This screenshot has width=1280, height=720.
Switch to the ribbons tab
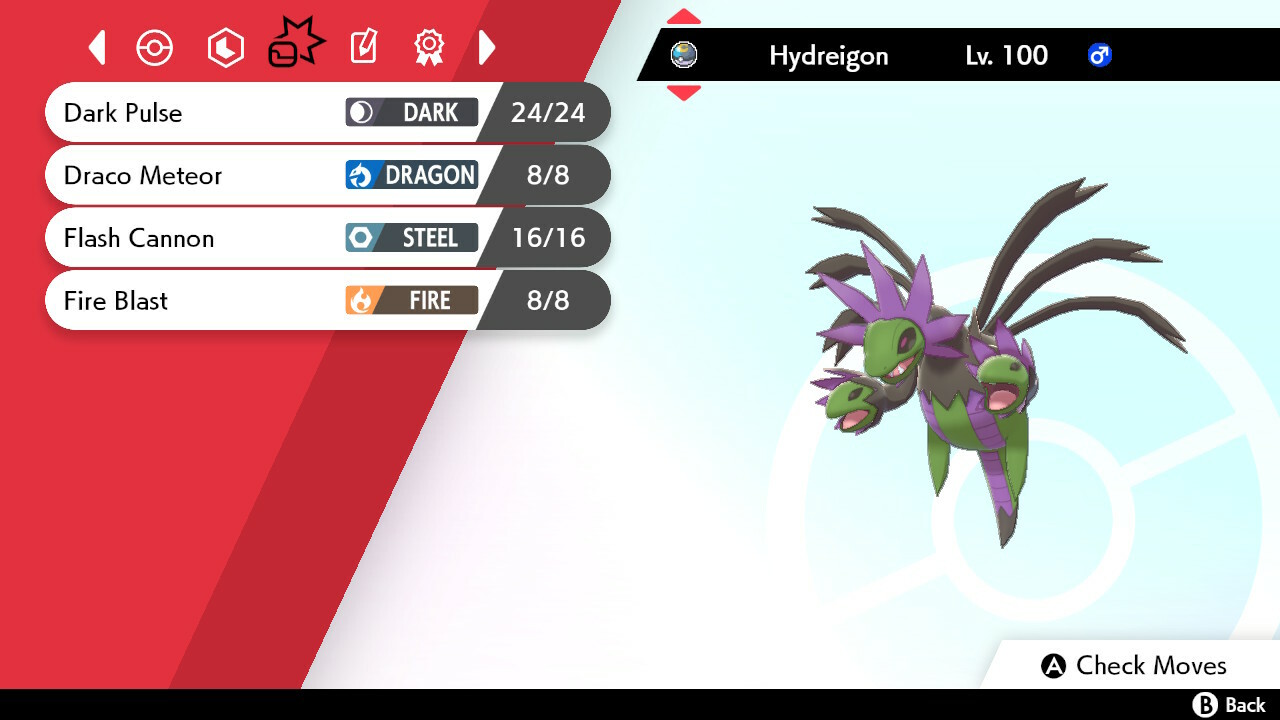430,48
